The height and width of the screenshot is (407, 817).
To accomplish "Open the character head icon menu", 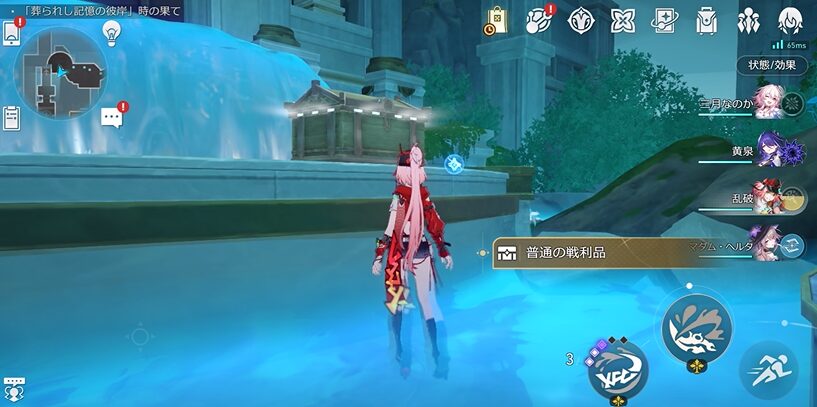I will point(791,20).
